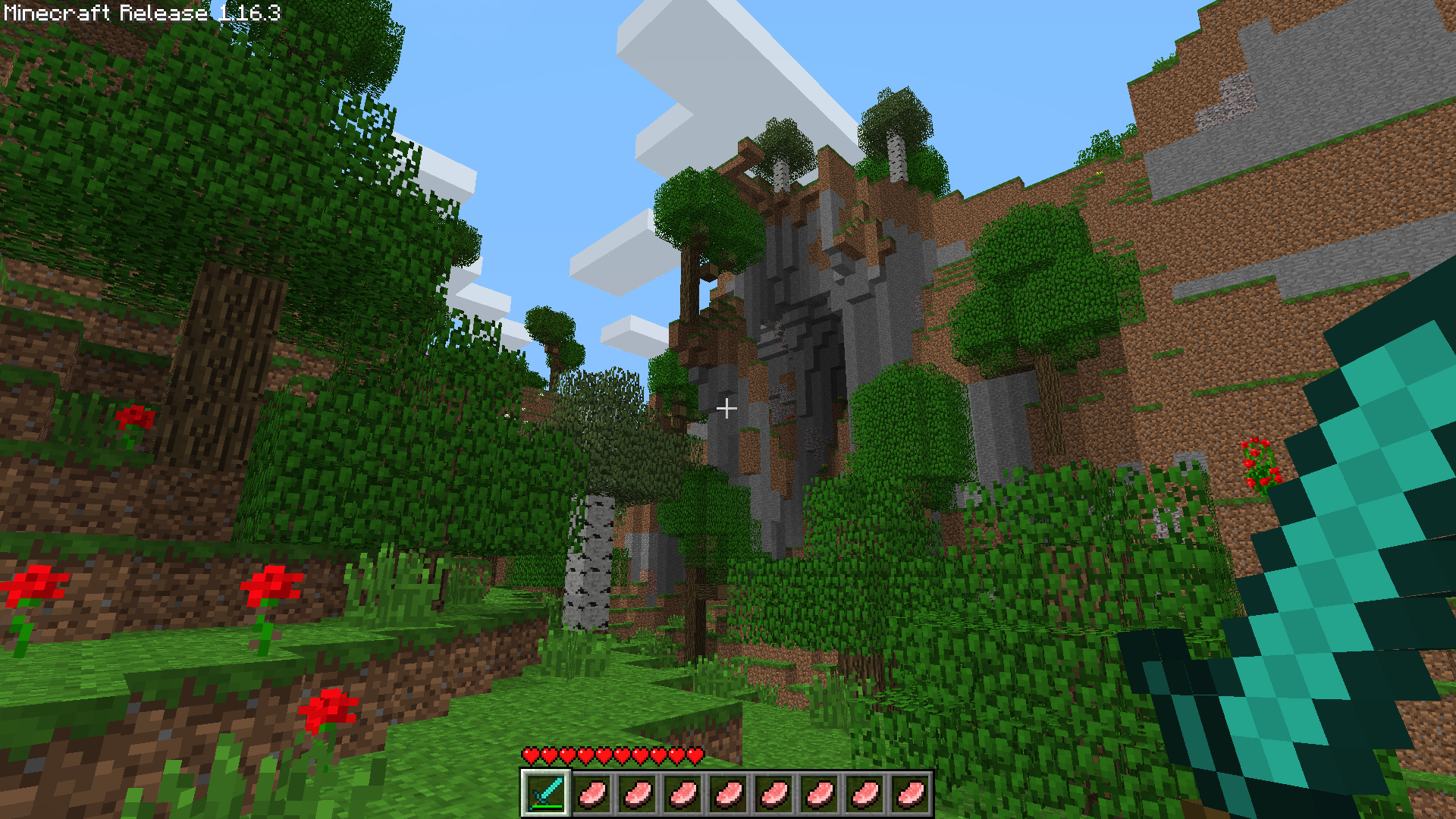Select the porkchop in hotbar slot four
1456x819 pixels.
point(682,795)
